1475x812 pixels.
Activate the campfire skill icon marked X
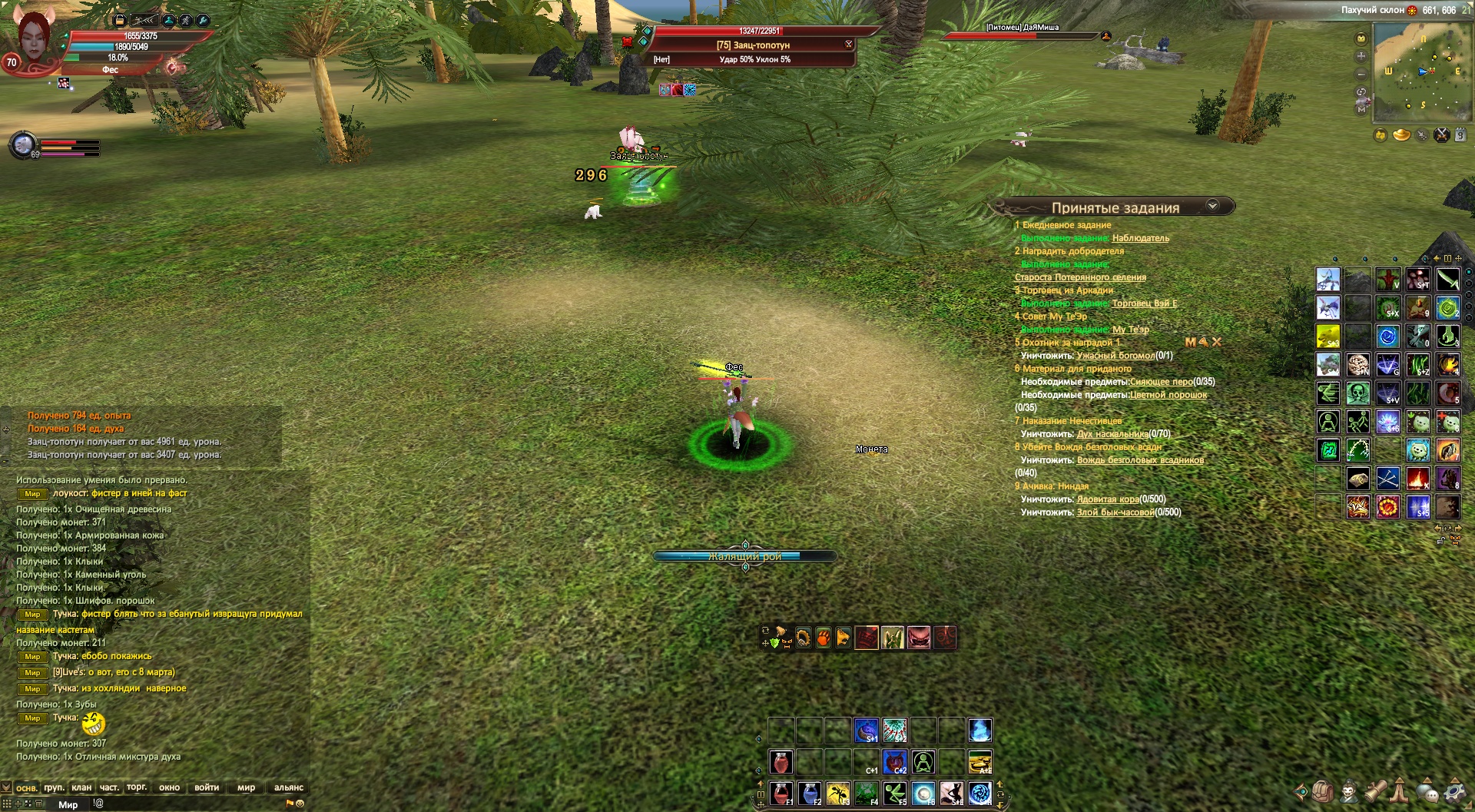pyautogui.click(x=1418, y=479)
